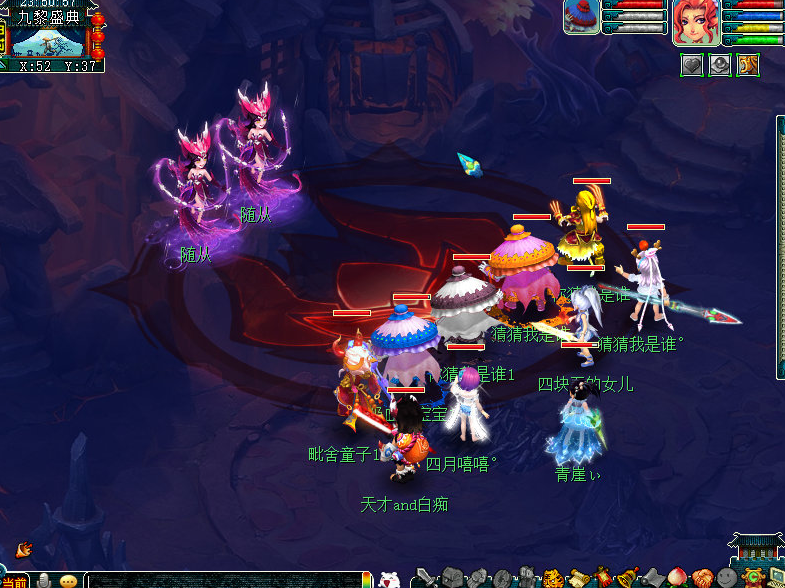Image resolution: width=785 pixels, height=588 pixels.
Task: Open the sword attack toolbar icon
Action: (425, 578)
